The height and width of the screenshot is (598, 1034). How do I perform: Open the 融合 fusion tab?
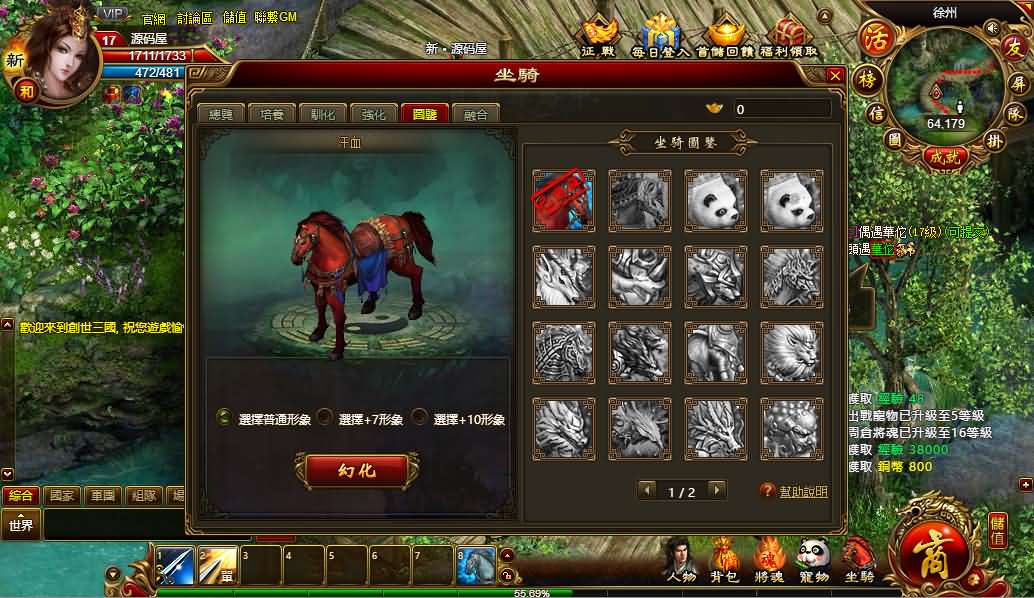(476, 114)
